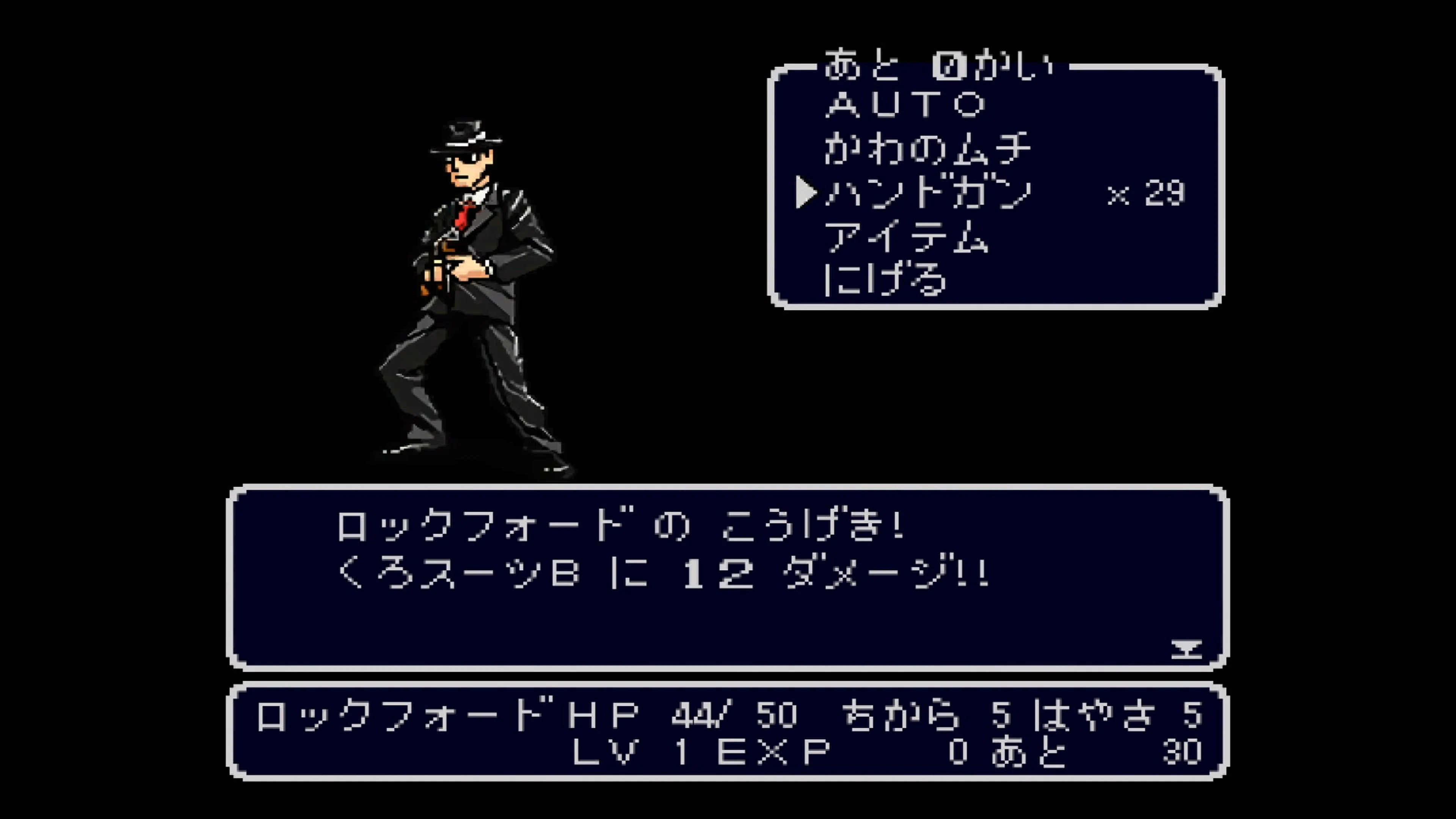This screenshot has width=1456, height=819.
Task: Expand the battle command window
Action: click(x=995, y=187)
